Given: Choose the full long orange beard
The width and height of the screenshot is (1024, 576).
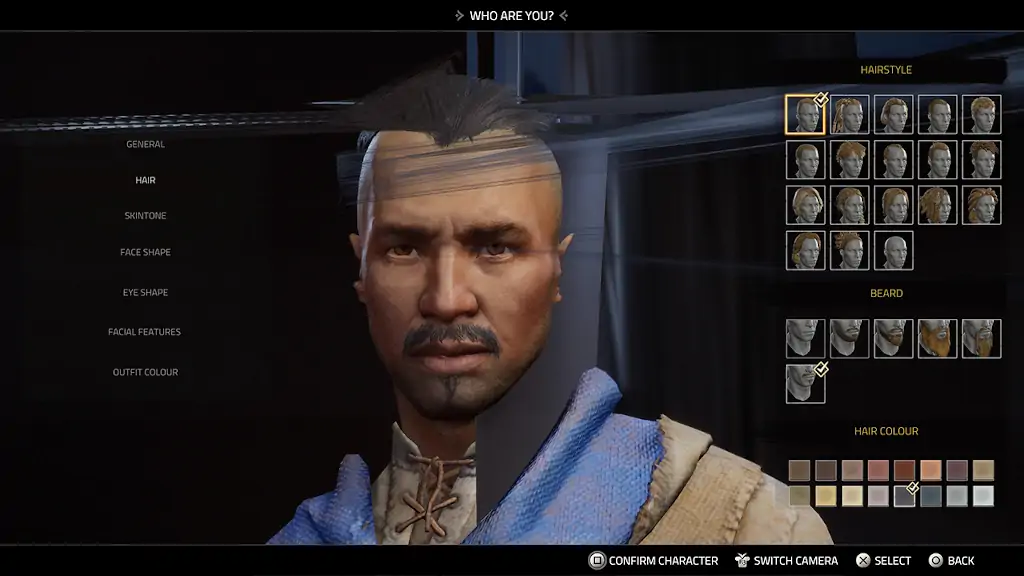Looking at the screenshot, I should [937, 338].
